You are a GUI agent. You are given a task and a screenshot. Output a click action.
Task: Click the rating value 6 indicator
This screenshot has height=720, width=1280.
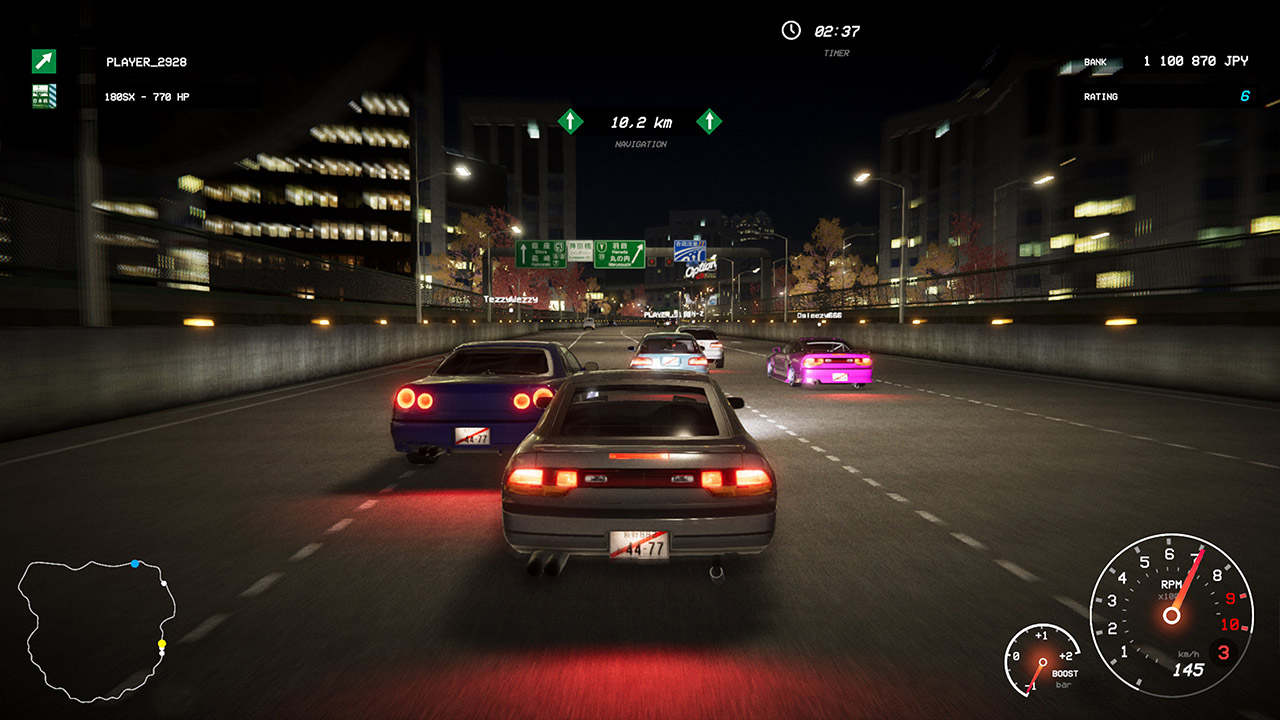(1245, 96)
